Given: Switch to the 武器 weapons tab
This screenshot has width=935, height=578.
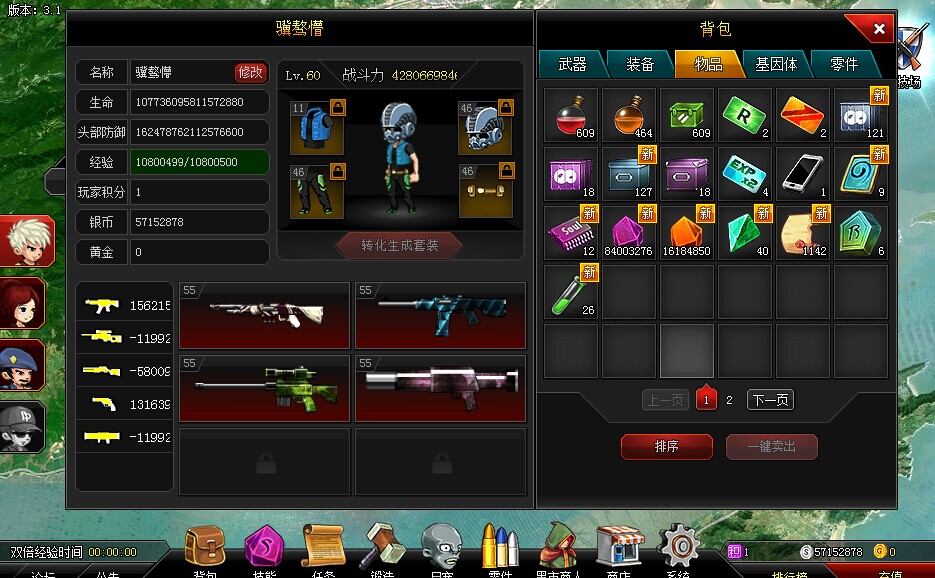Looking at the screenshot, I should tap(572, 64).
